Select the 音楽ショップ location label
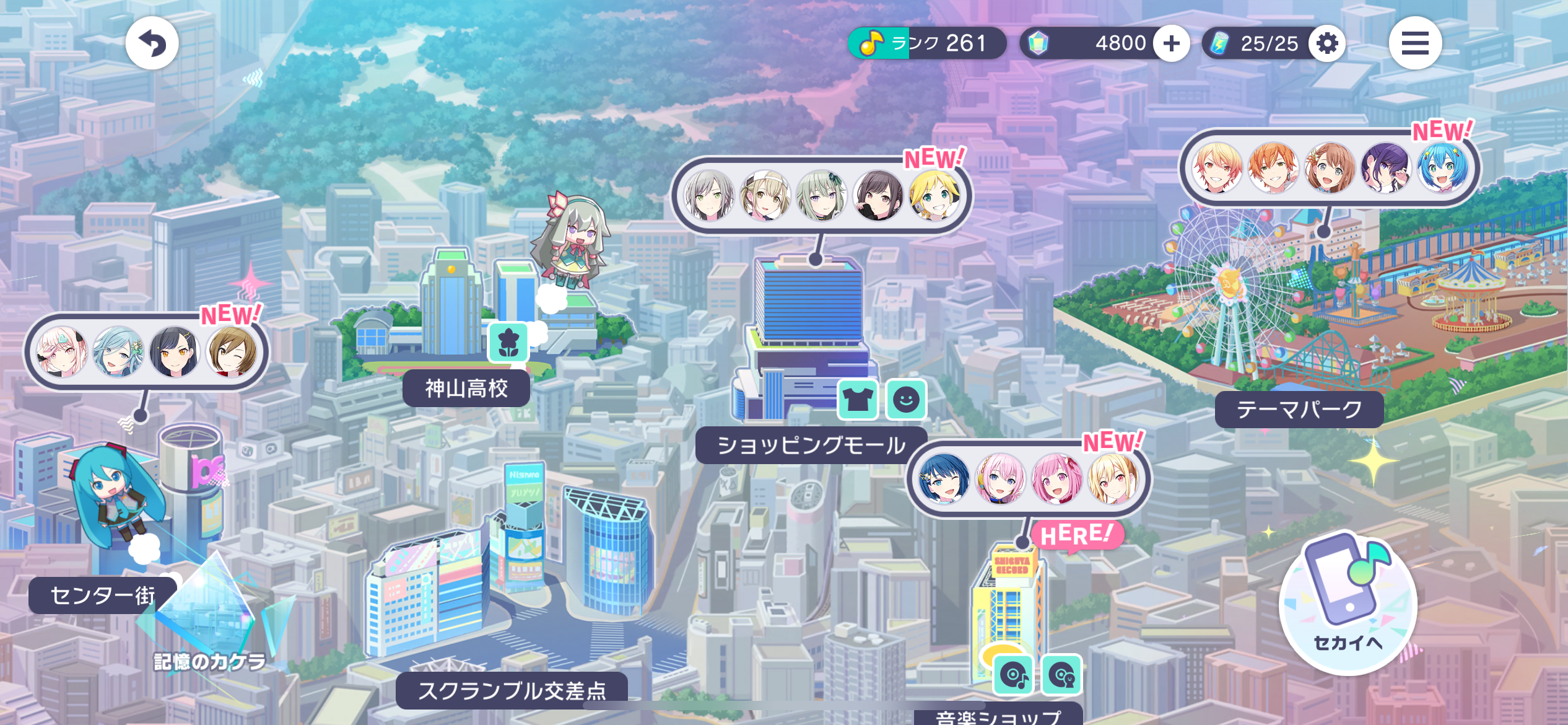This screenshot has height=725, width=1568. tap(998, 716)
